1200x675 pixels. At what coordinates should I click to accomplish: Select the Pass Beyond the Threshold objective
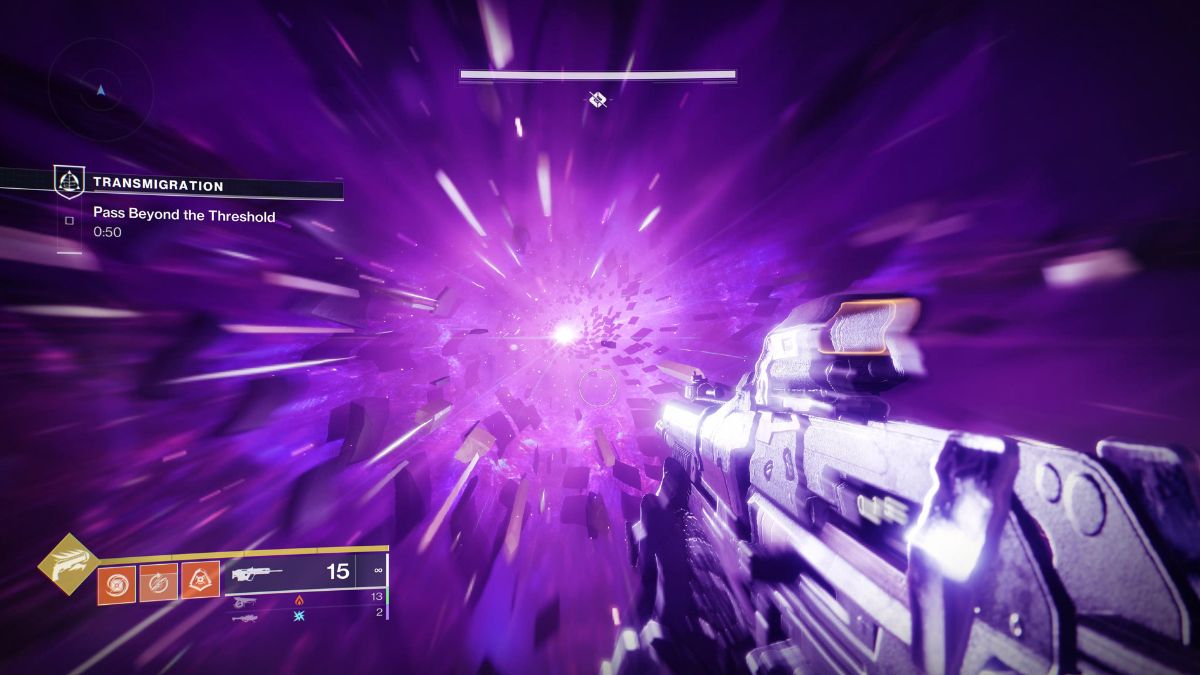point(184,215)
